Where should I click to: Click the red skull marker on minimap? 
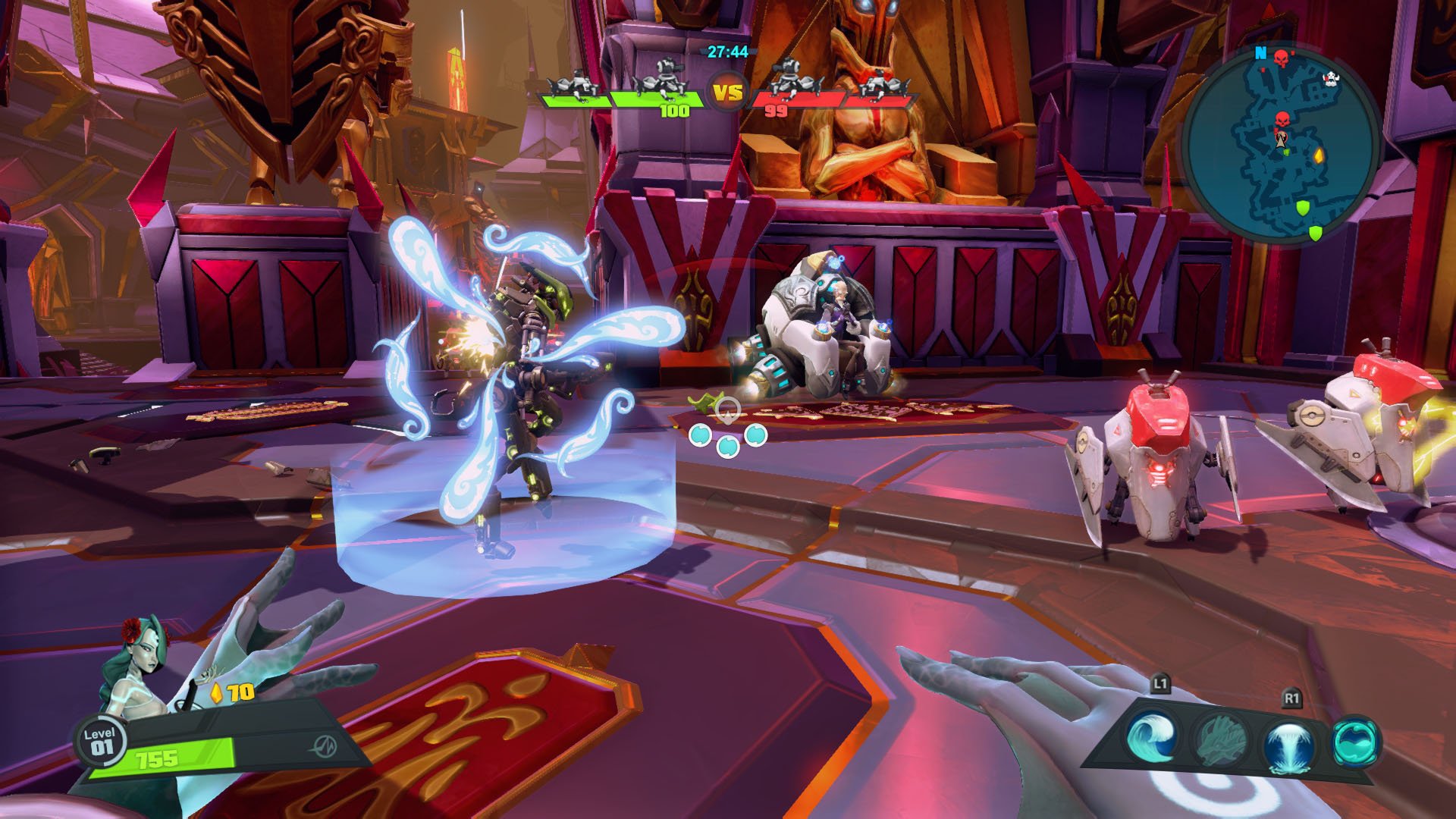(x=1282, y=120)
